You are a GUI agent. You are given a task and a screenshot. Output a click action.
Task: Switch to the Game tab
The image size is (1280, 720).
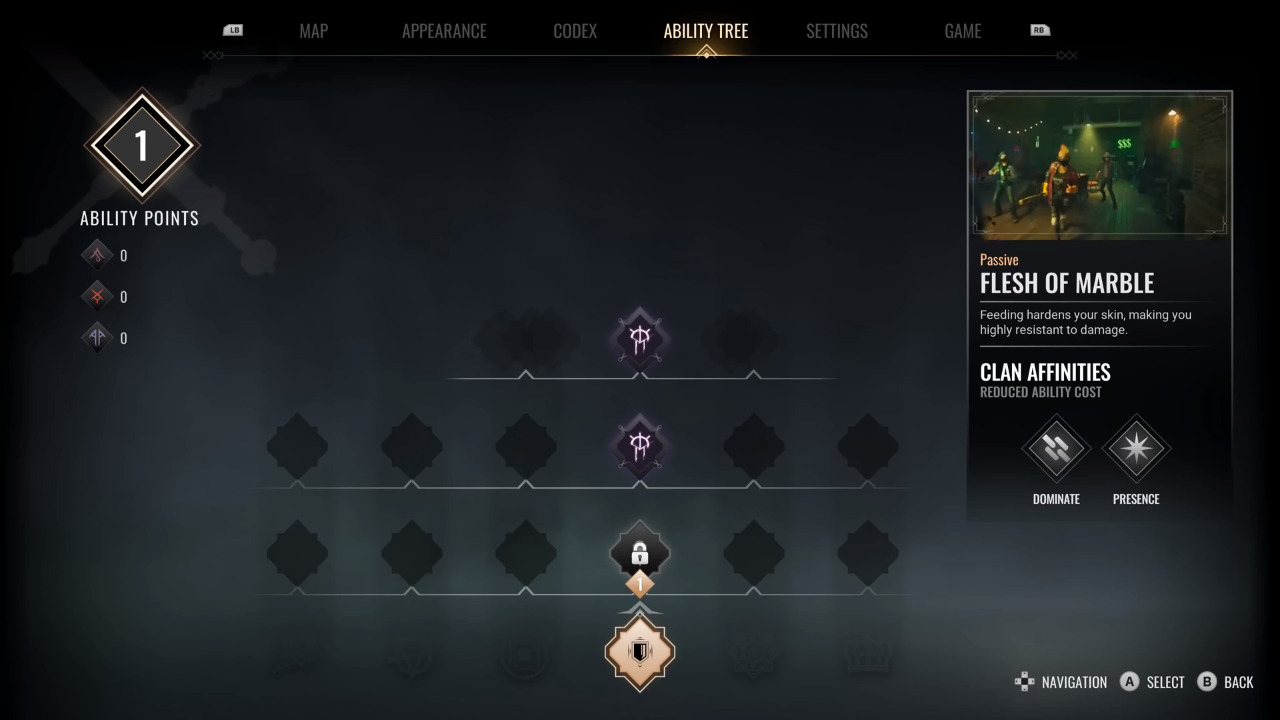[x=962, y=31]
